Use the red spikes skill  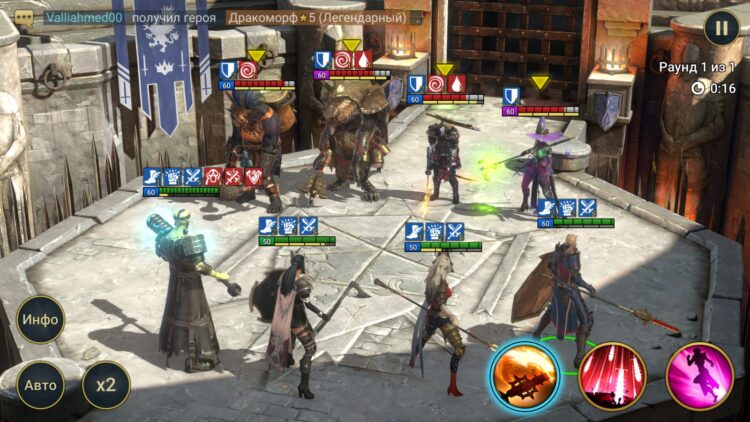tap(612, 376)
